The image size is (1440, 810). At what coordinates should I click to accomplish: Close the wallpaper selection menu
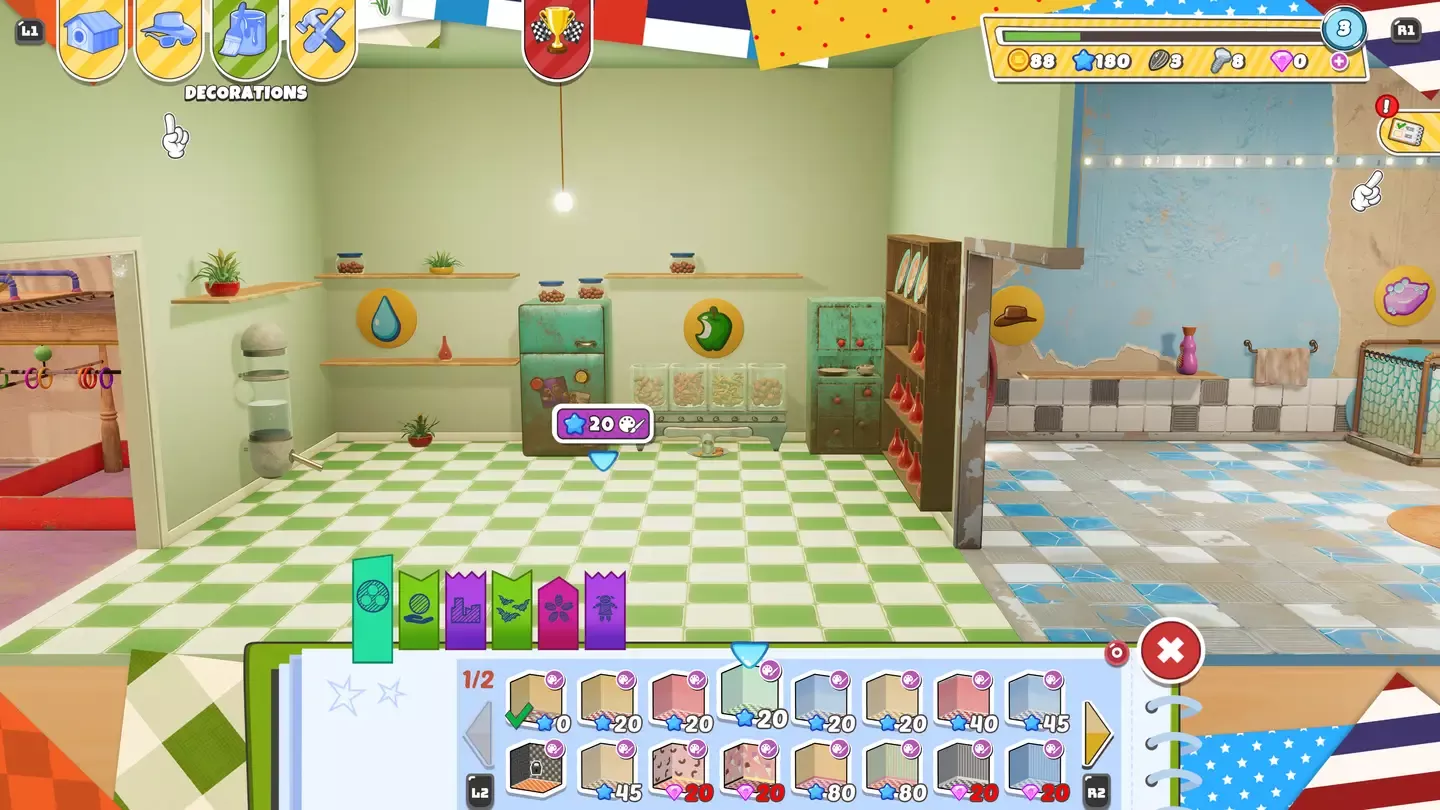click(1170, 650)
